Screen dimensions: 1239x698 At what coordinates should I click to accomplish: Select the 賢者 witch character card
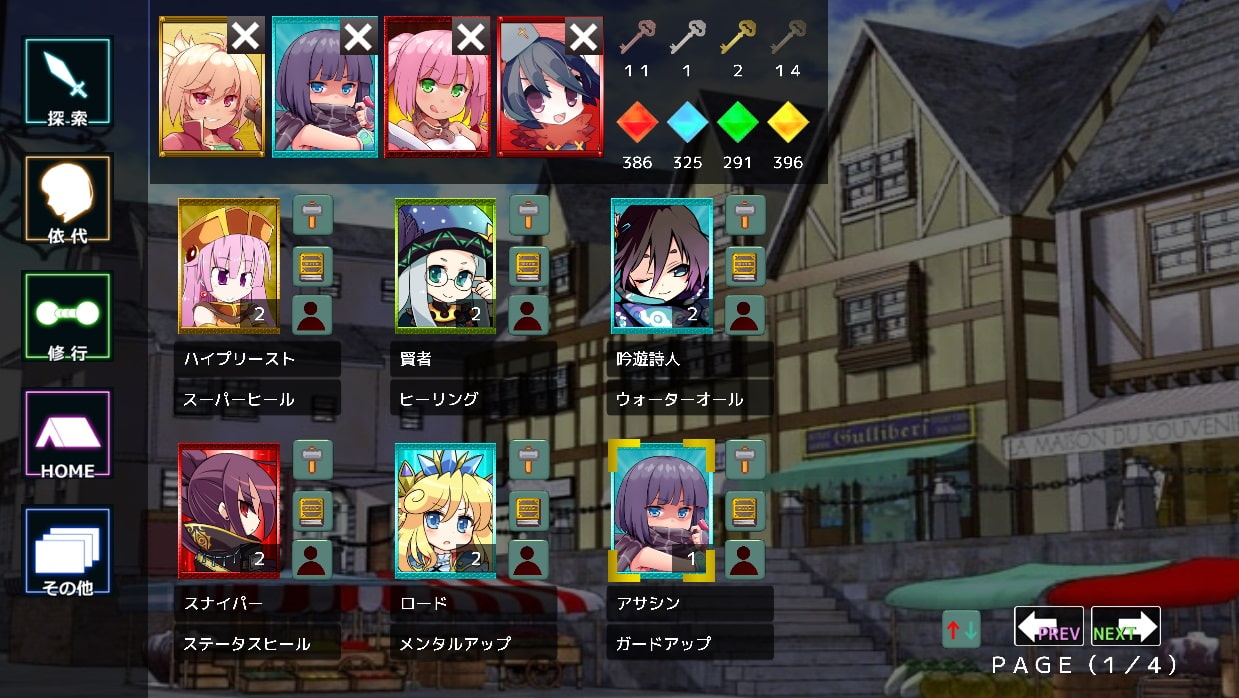(445, 265)
